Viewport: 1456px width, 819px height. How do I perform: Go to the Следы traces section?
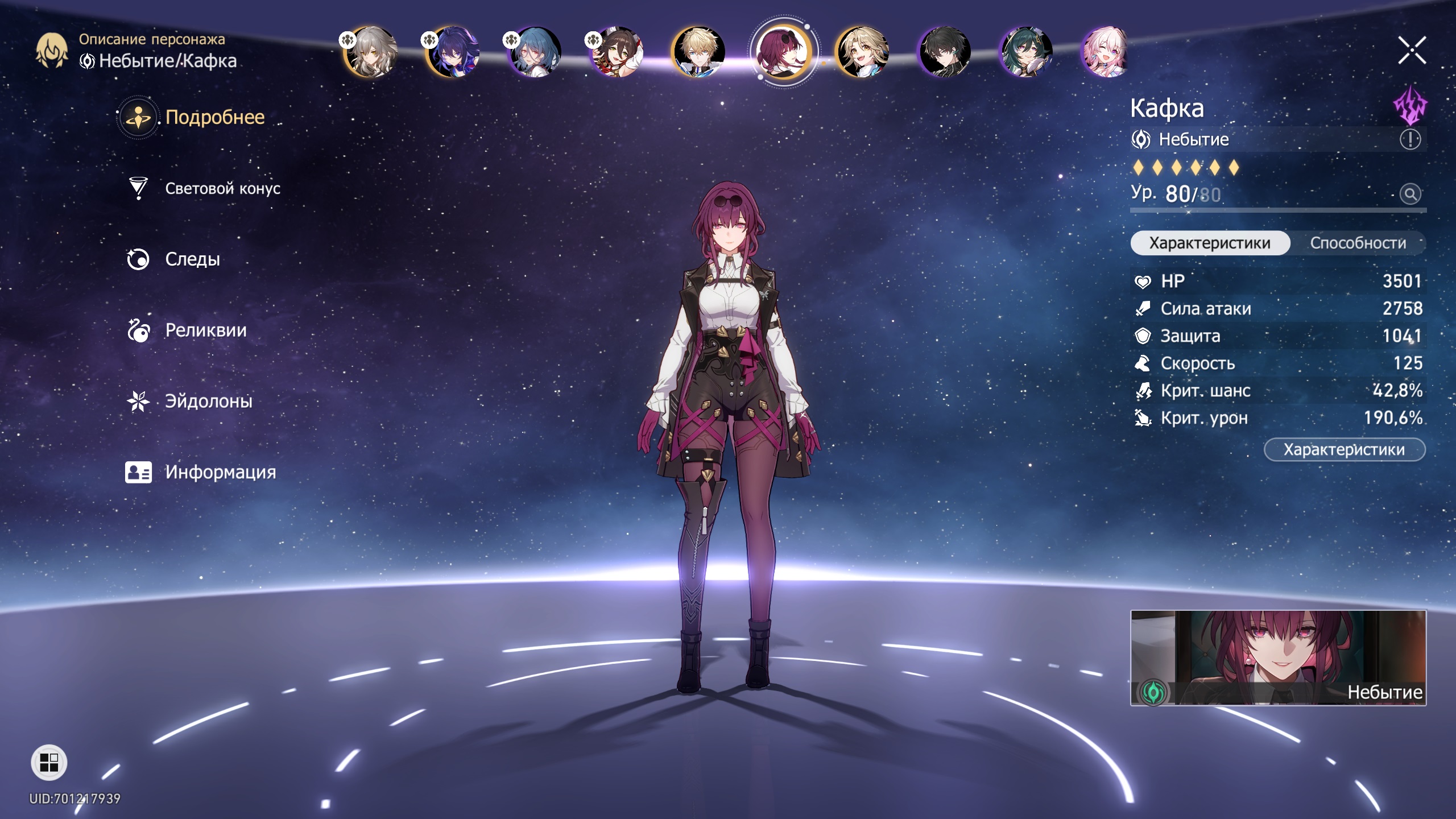(192, 259)
